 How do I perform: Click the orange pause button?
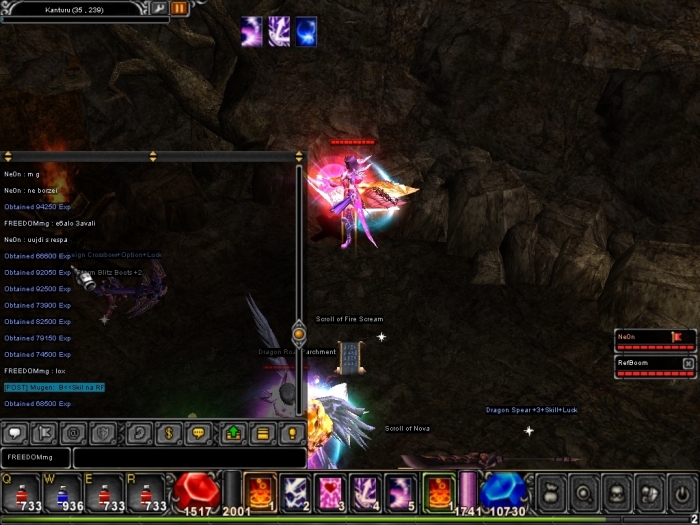point(180,8)
